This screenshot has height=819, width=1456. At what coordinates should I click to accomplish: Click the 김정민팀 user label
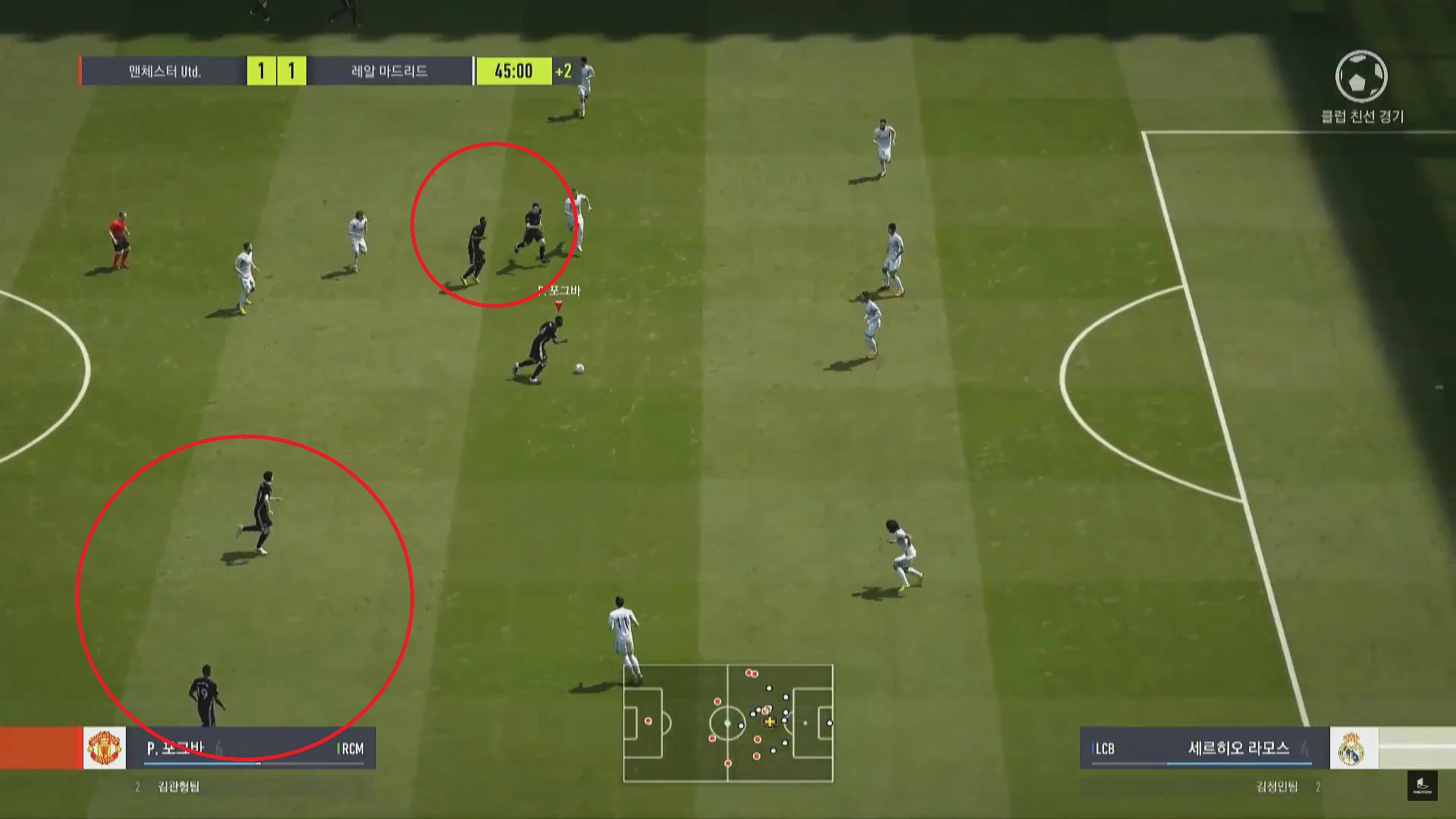[x=1276, y=786]
